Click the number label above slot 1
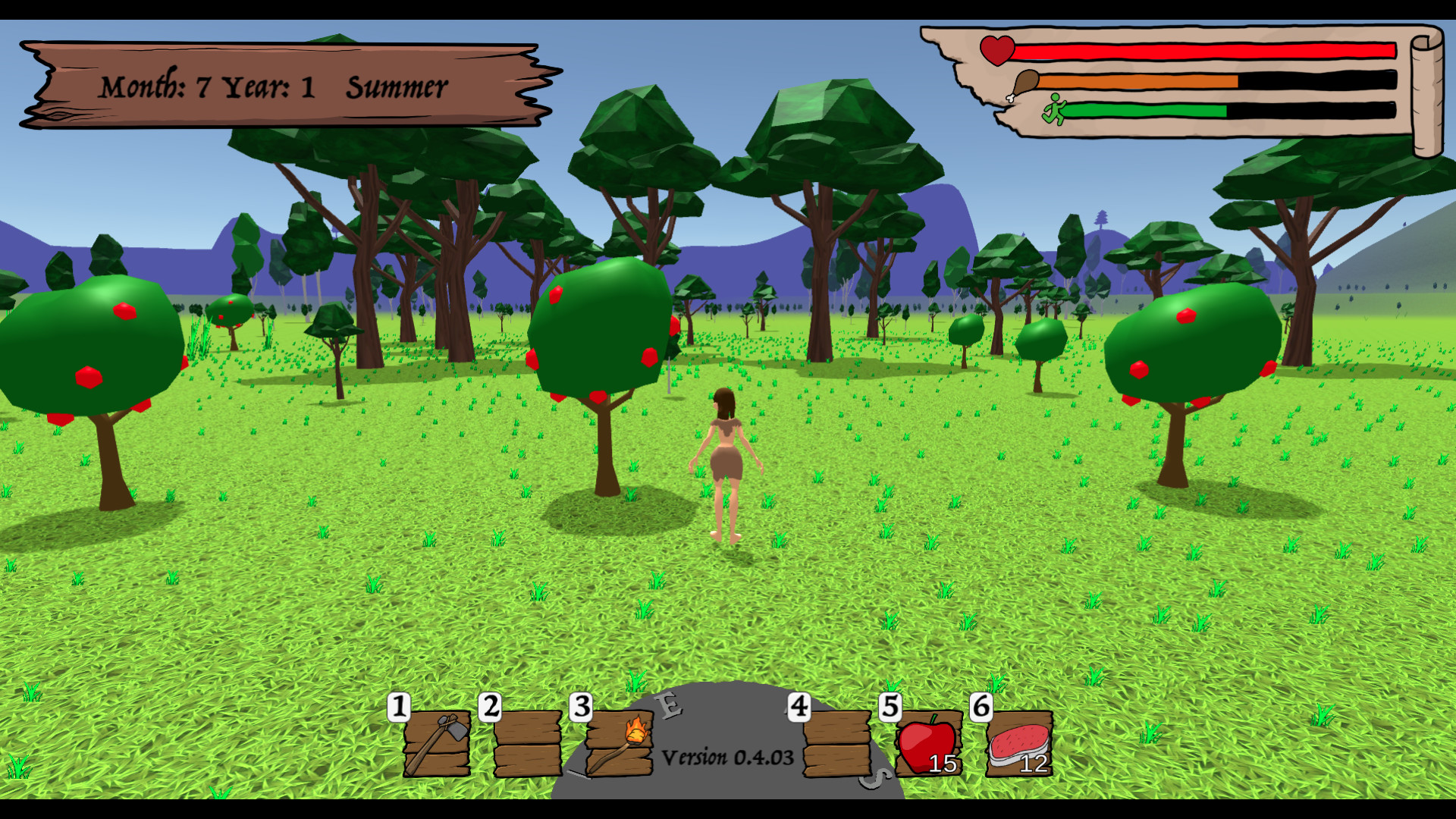 coord(397,707)
